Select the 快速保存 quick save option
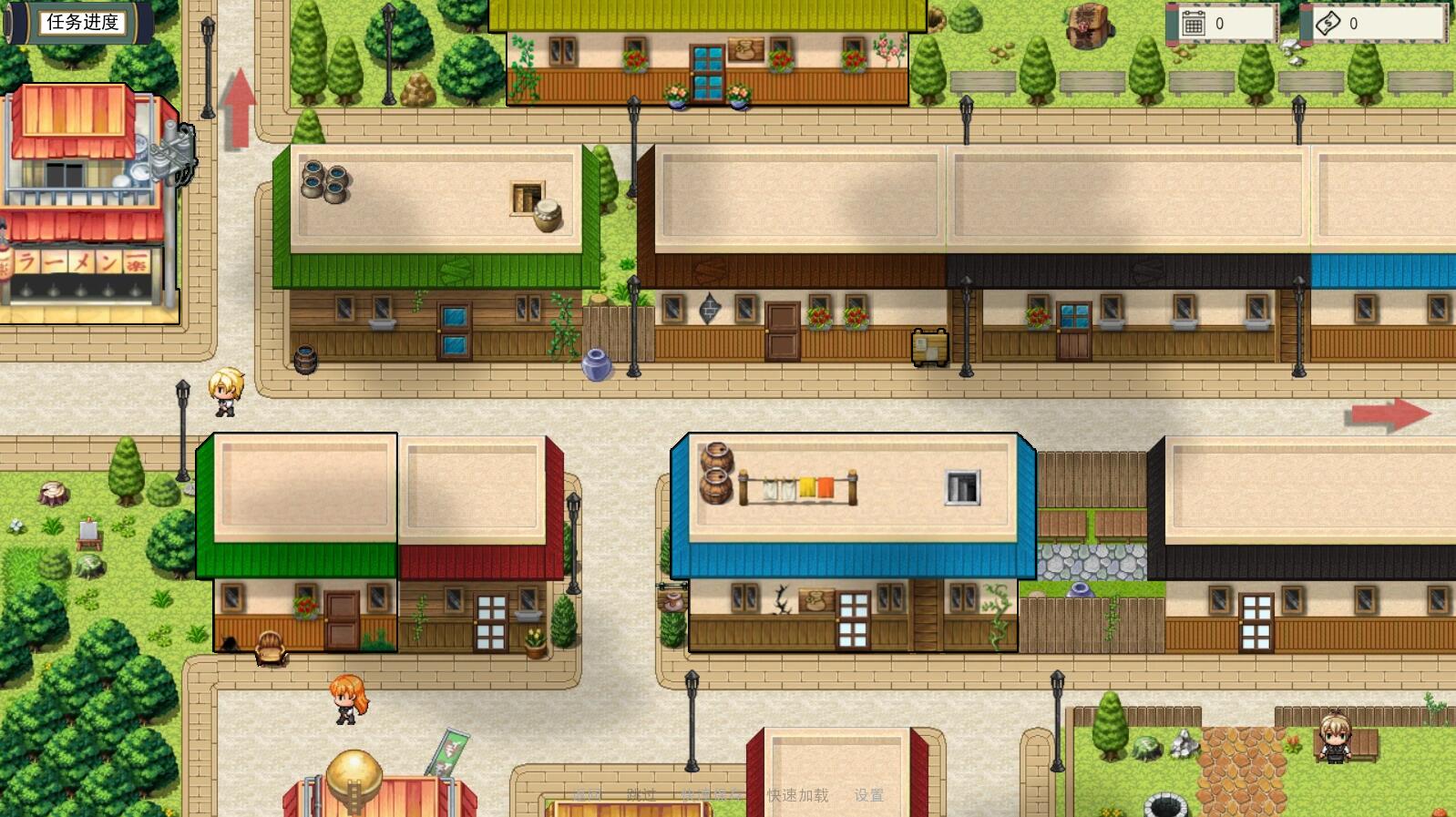1456x817 pixels. point(712,795)
